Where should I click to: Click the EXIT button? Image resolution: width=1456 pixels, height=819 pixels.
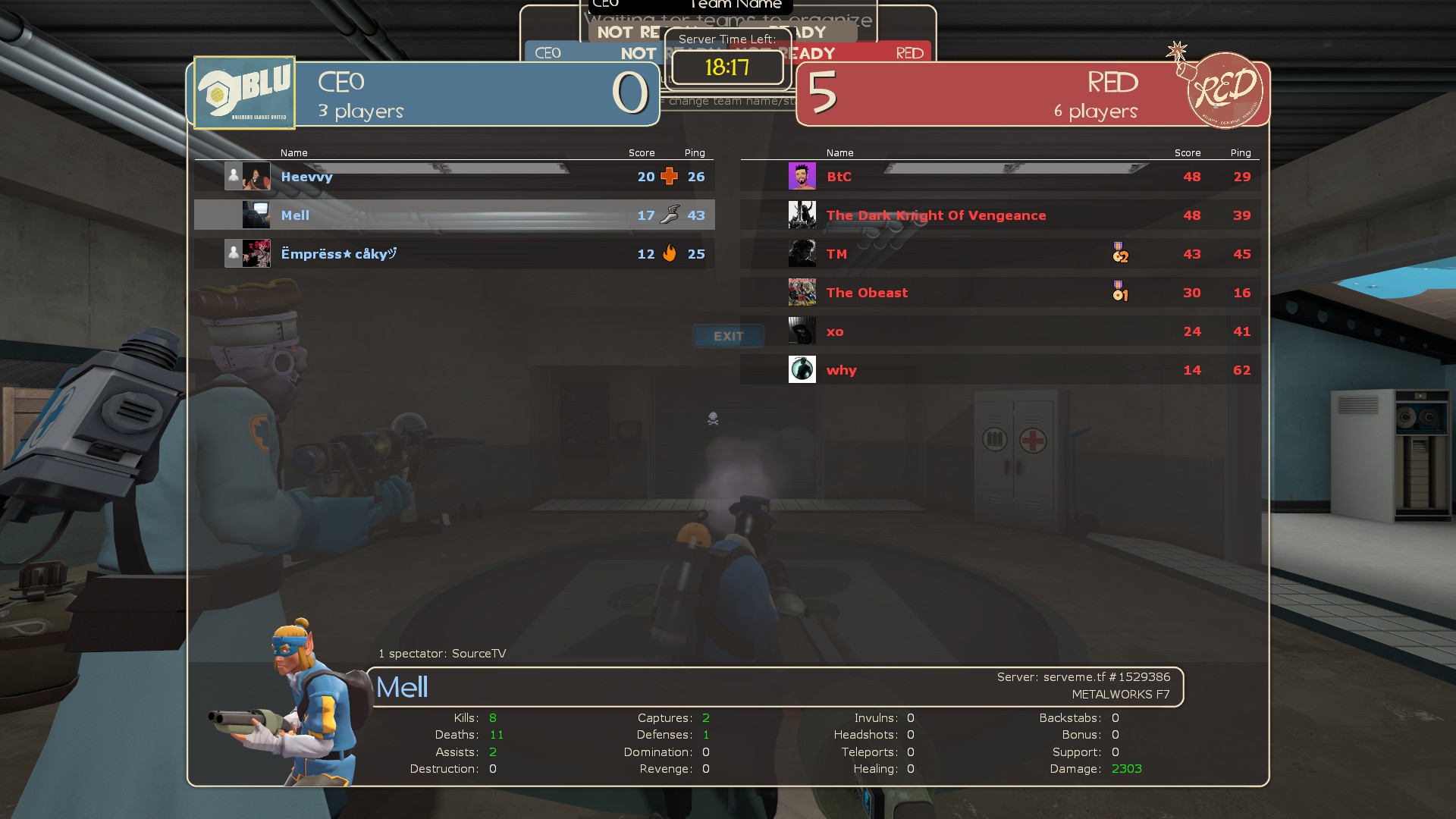pos(728,336)
